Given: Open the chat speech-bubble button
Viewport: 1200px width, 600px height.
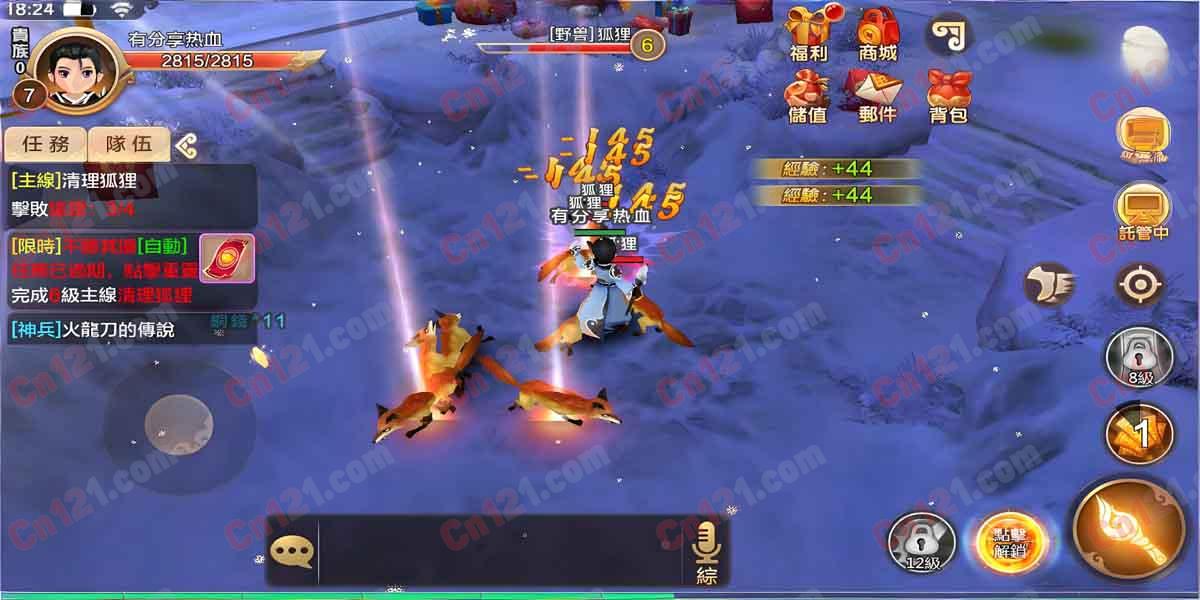Looking at the screenshot, I should (291, 550).
